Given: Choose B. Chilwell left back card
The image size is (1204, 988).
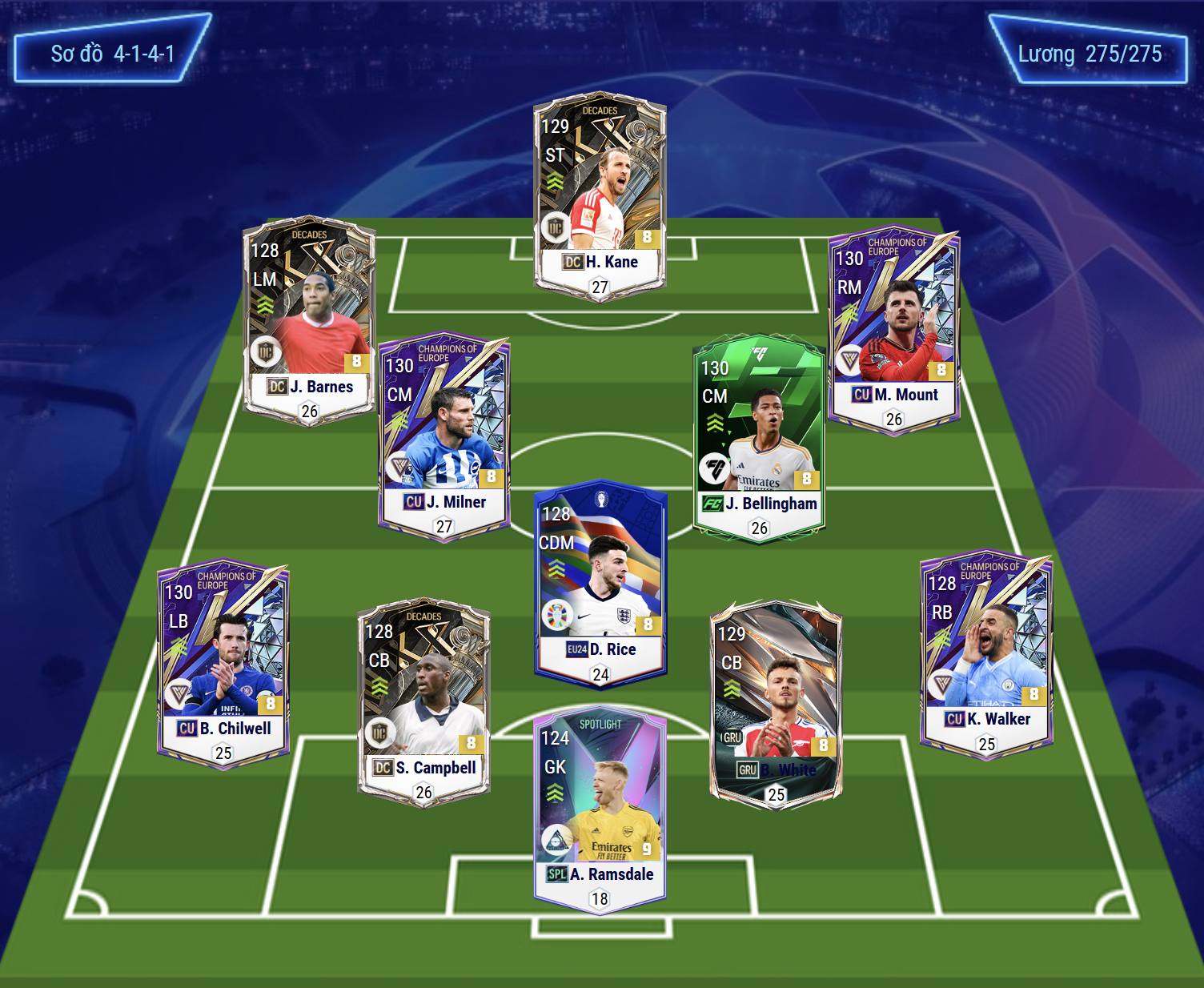Looking at the screenshot, I should pyautogui.click(x=223, y=663).
